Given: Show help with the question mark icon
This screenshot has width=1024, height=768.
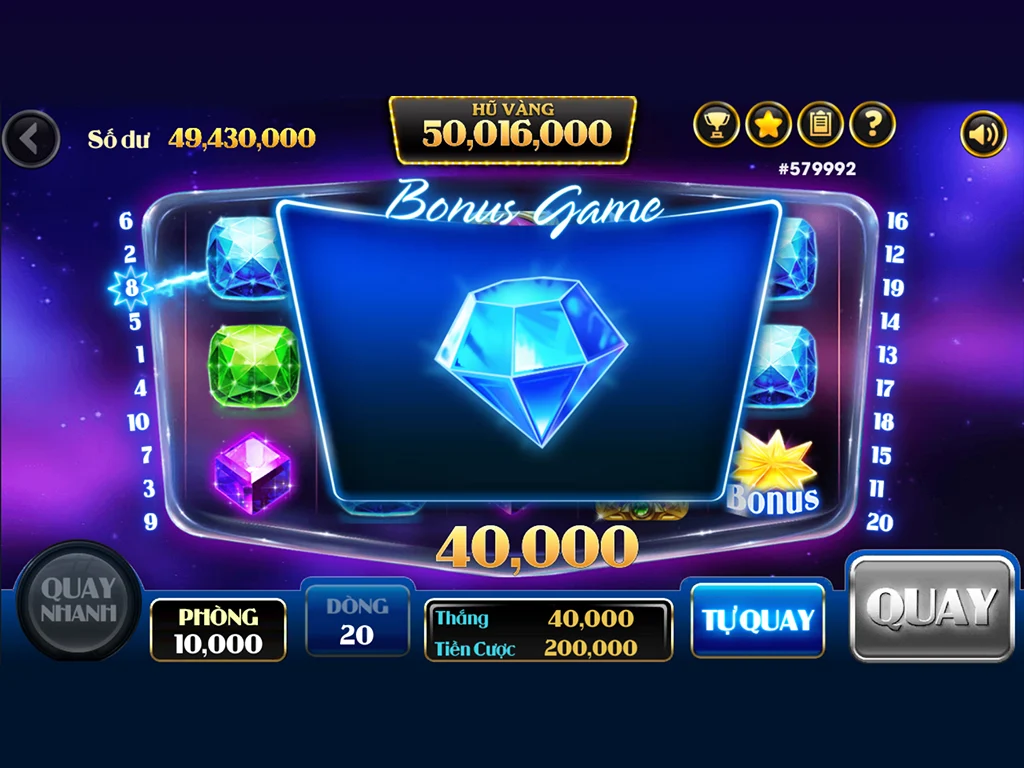Looking at the screenshot, I should pyautogui.click(x=872, y=125).
